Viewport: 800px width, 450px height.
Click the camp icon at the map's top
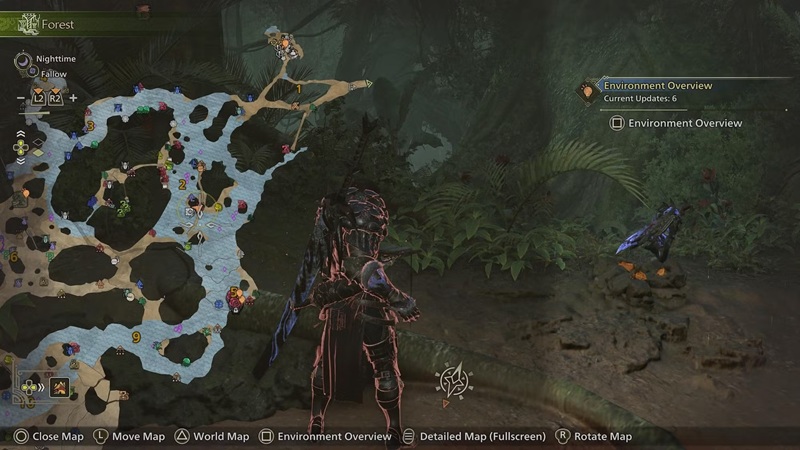click(x=284, y=43)
